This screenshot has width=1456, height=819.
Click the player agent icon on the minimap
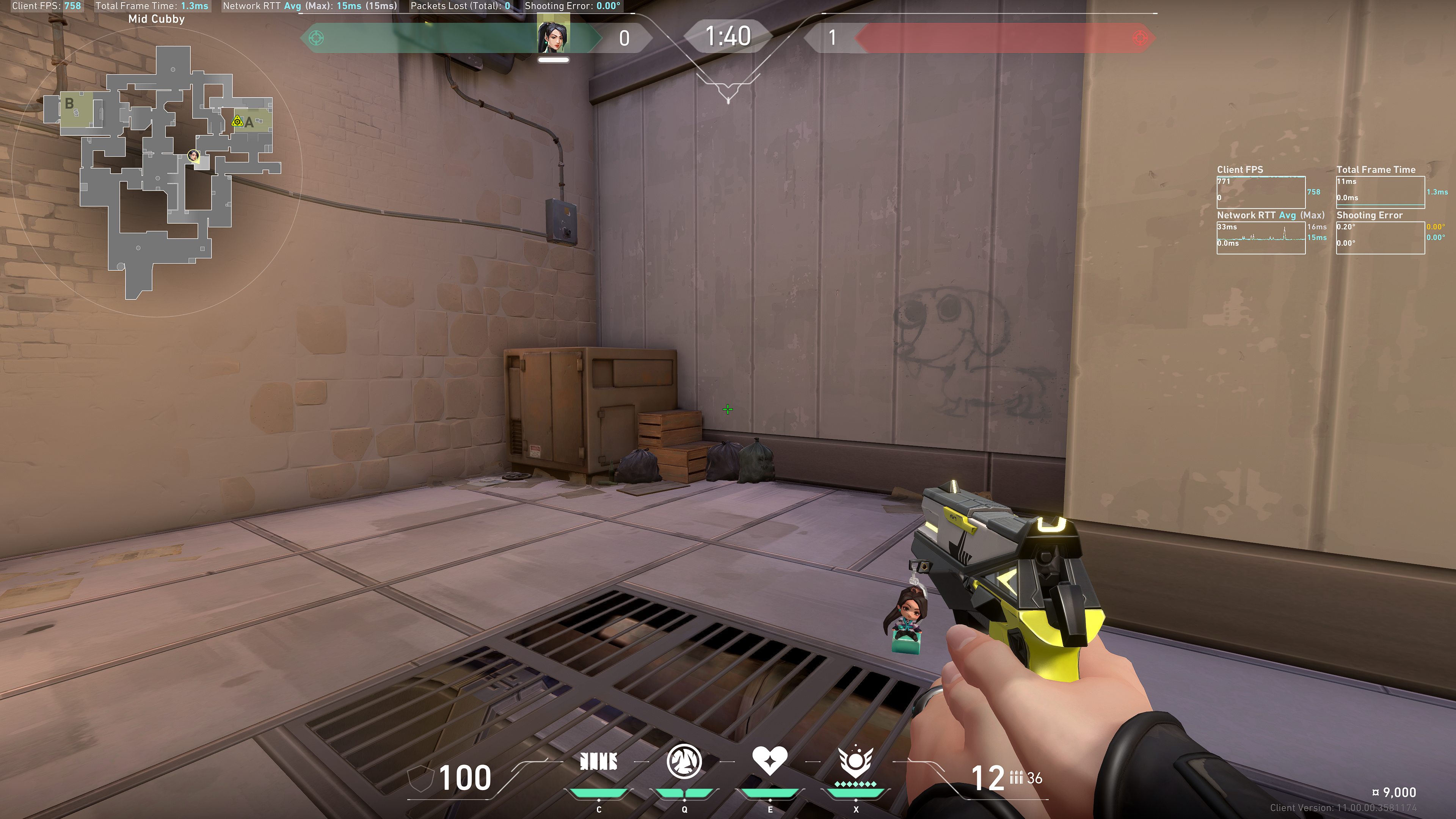tap(193, 155)
